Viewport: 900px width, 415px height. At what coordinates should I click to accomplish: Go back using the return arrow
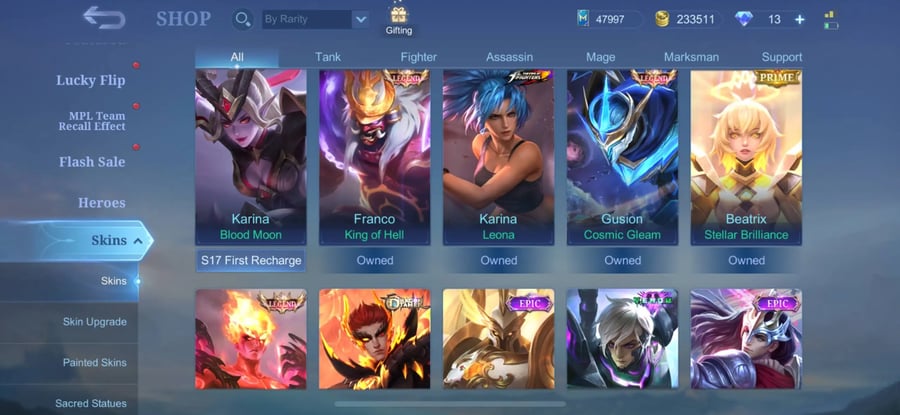[x=103, y=18]
